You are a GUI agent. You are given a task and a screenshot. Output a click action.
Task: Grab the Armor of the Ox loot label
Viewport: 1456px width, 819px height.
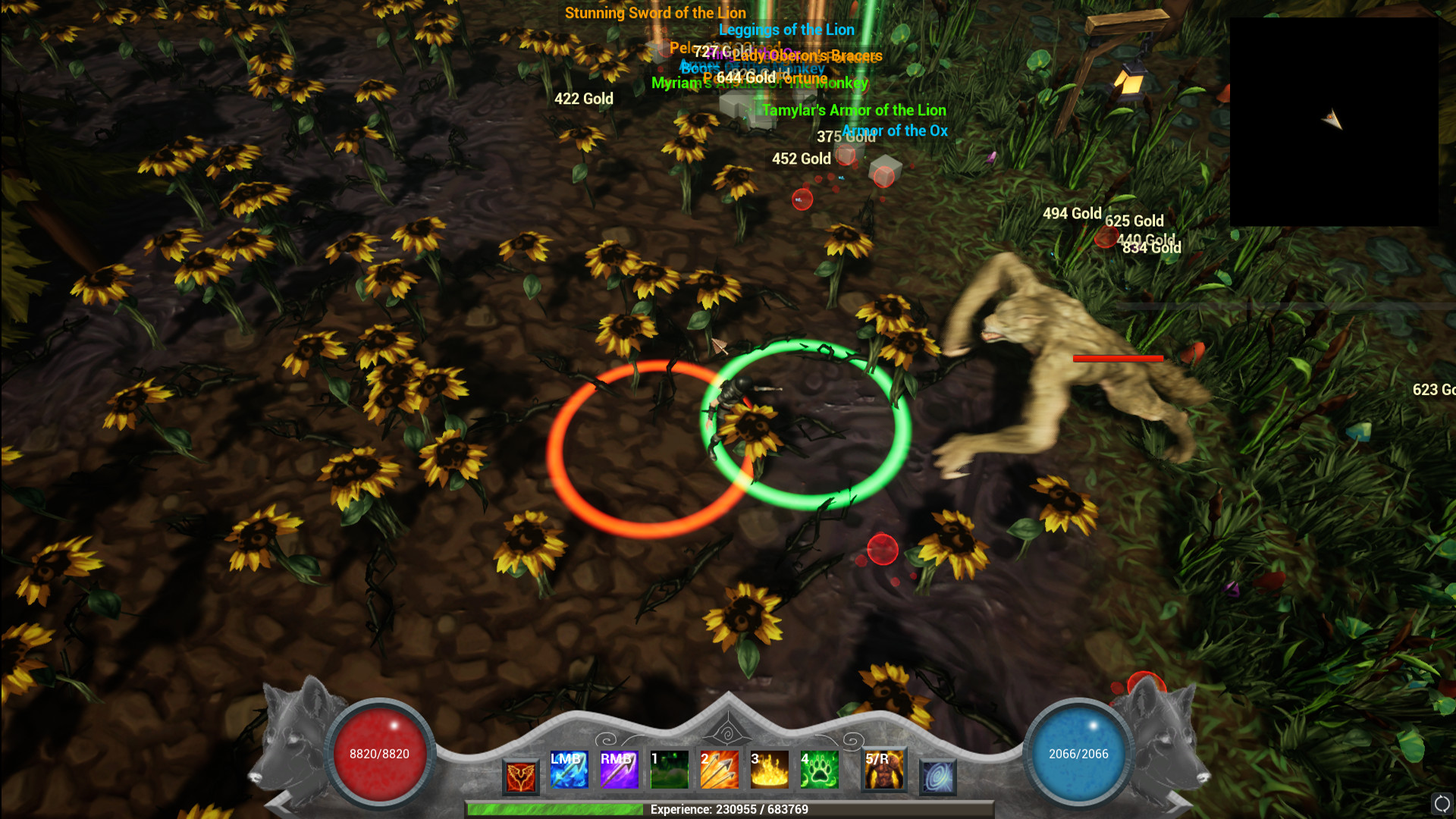pos(893,130)
